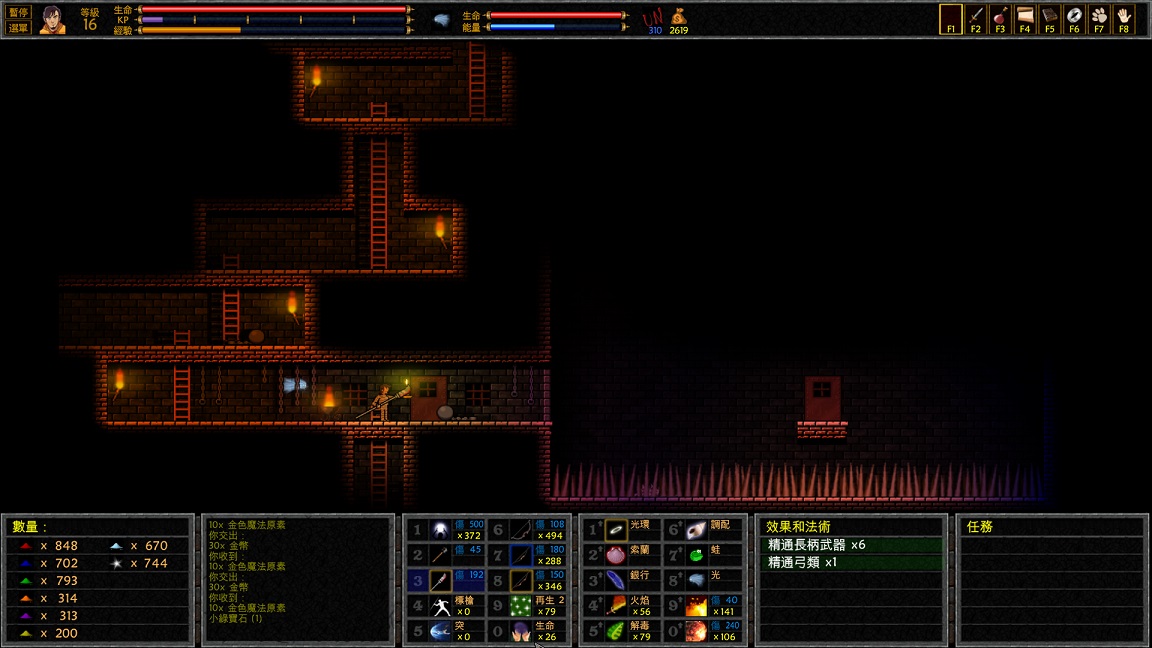Use the 生命 life item
The height and width of the screenshot is (648, 1152).
(521, 631)
